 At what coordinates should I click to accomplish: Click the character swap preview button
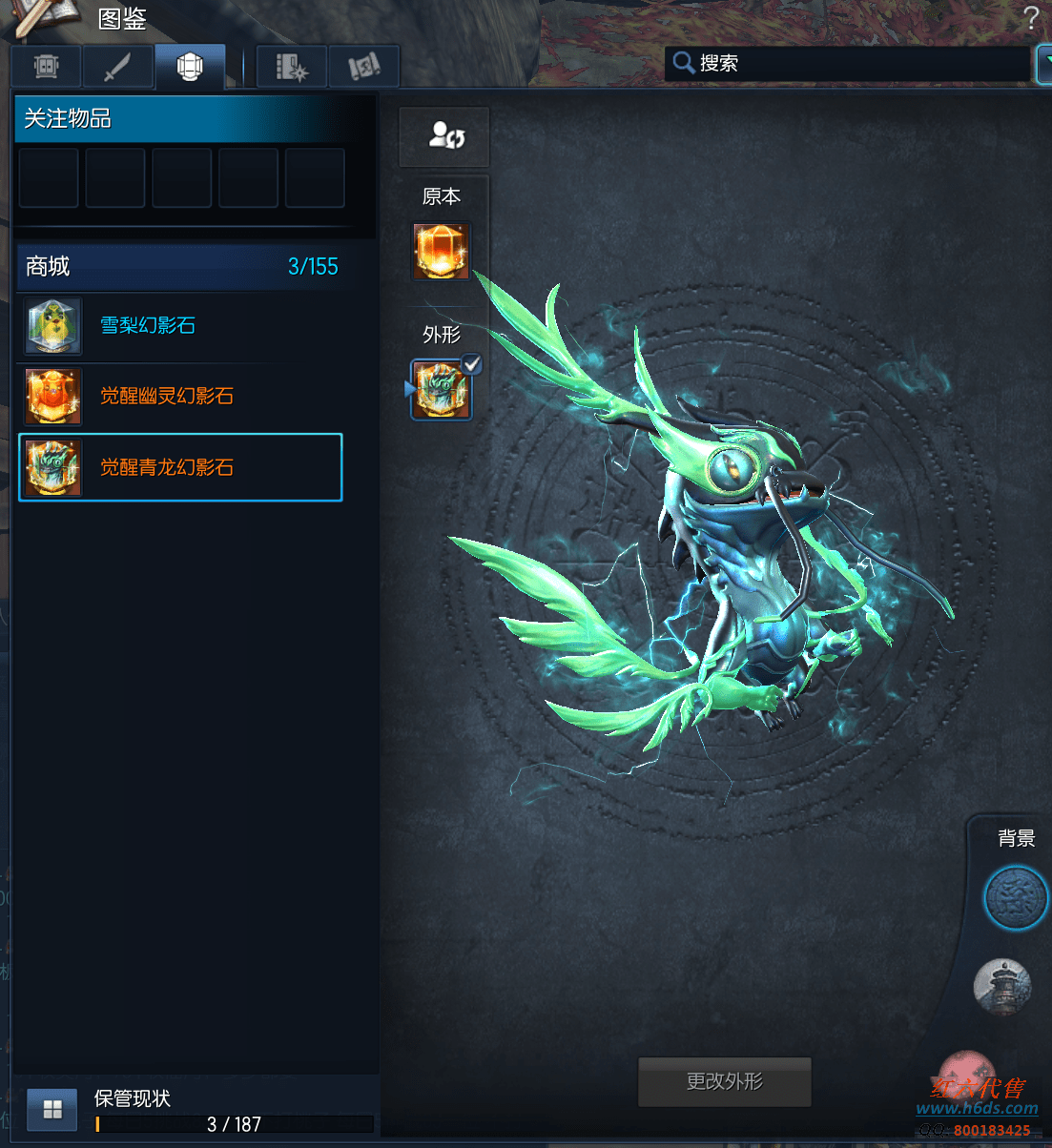(444, 135)
